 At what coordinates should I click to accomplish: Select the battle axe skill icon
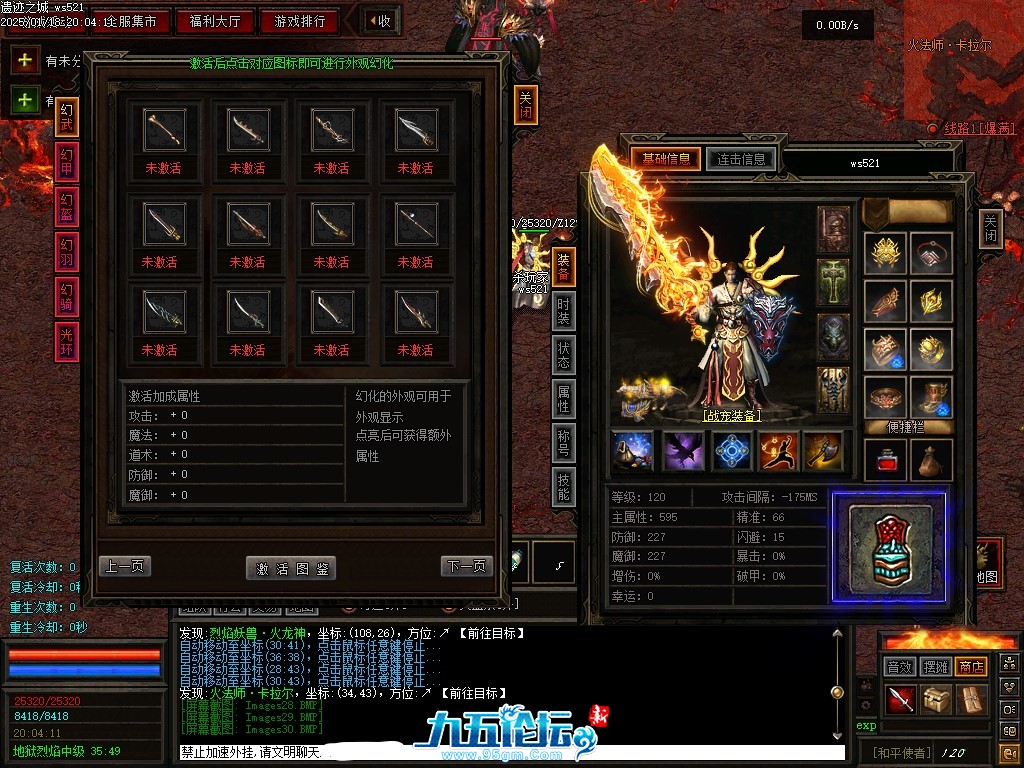824,451
